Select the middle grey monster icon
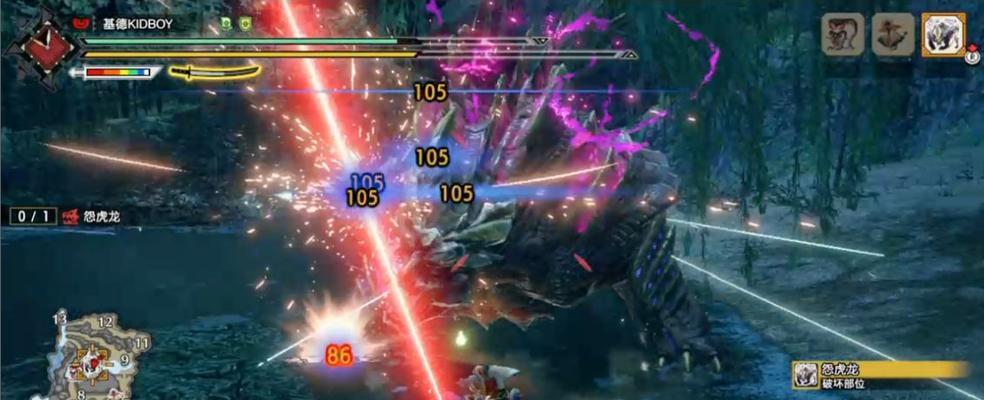The width and height of the screenshot is (984, 400). pyautogui.click(x=892, y=33)
